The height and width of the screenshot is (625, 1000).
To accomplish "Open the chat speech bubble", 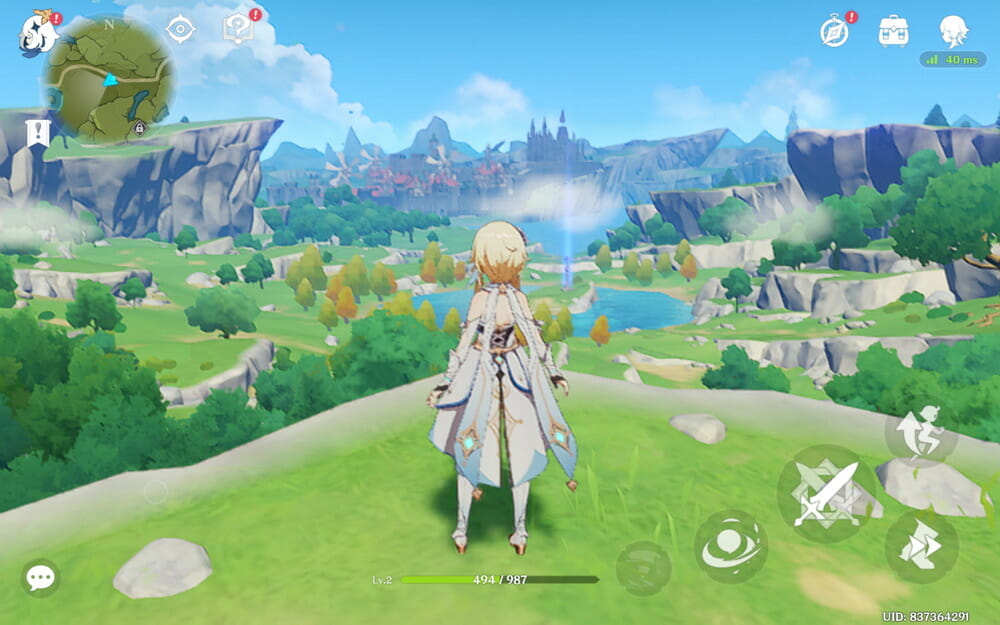I will [x=40, y=577].
